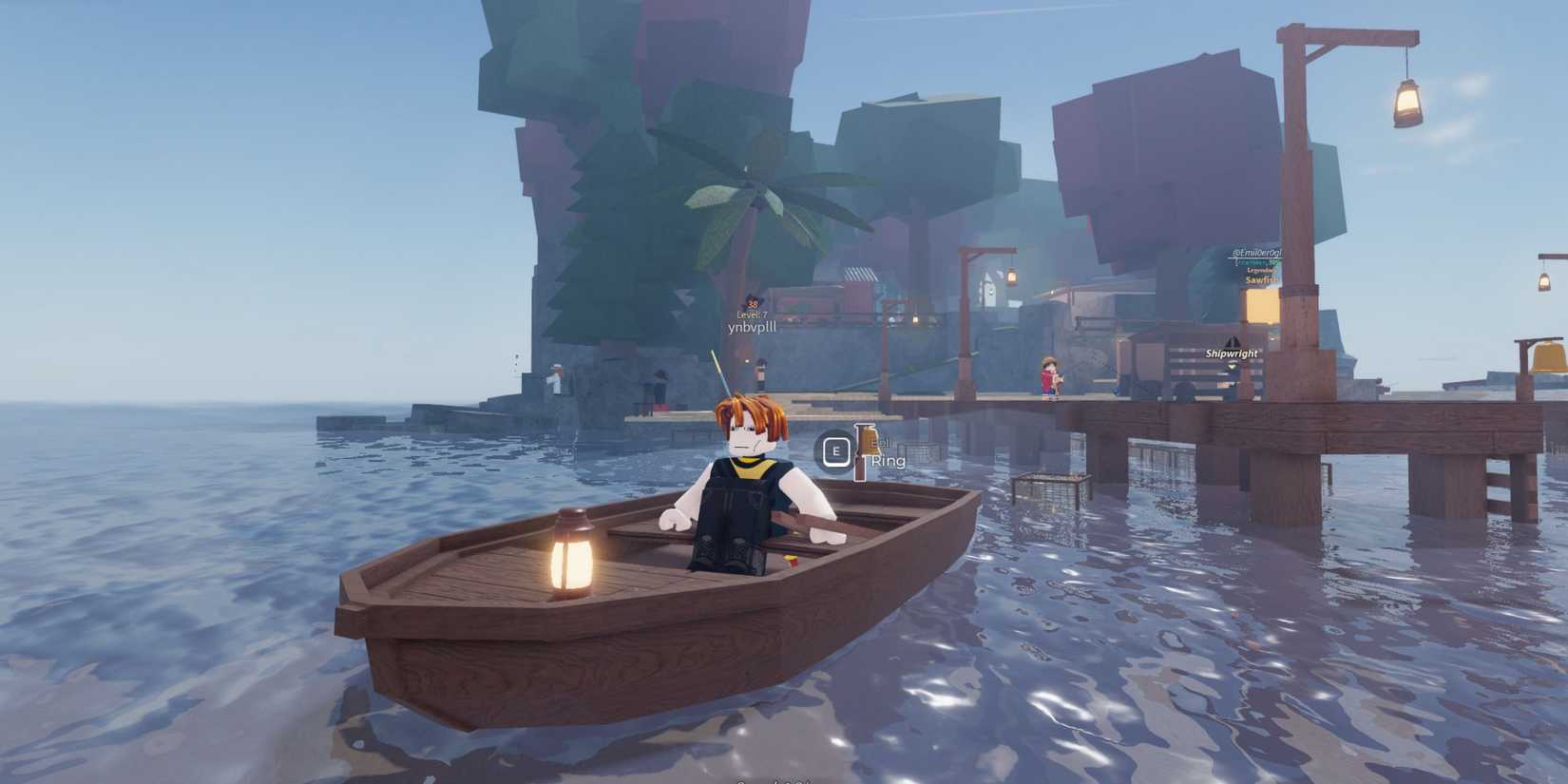Click the arrow above the Shipwright counter
The height and width of the screenshot is (784, 1568).
[1233, 340]
